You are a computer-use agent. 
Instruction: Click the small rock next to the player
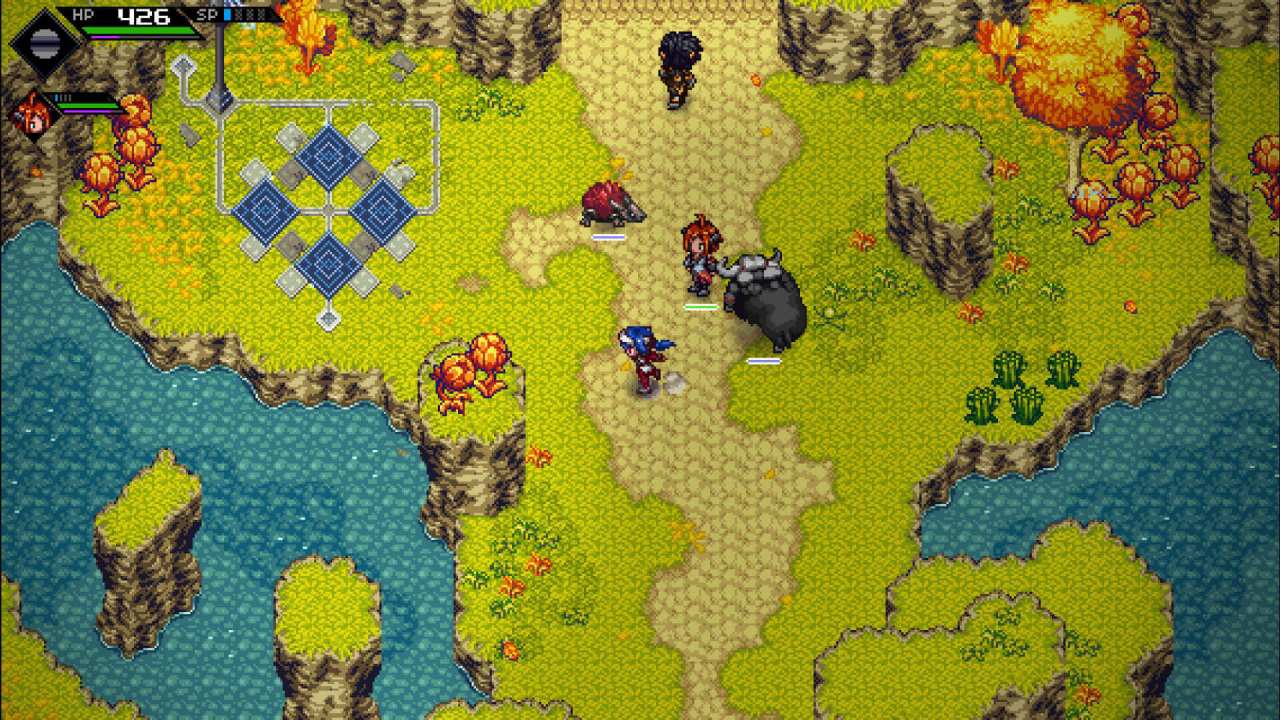676,381
